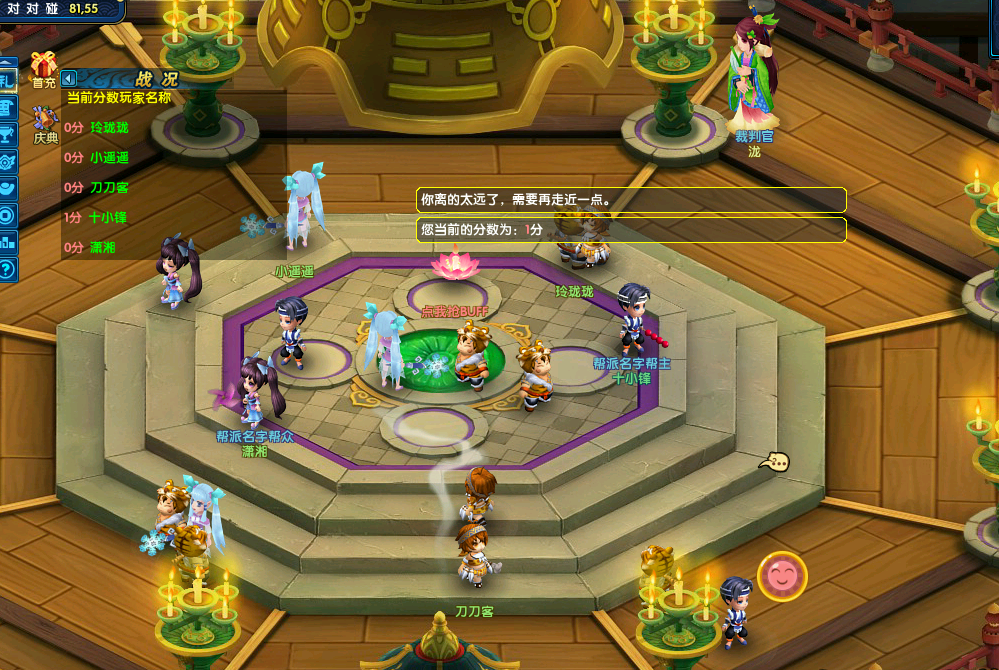The width and height of the screenshot is (999, 670).
Task: Open the trophy cup sidebar button
Action: point(7,134)
